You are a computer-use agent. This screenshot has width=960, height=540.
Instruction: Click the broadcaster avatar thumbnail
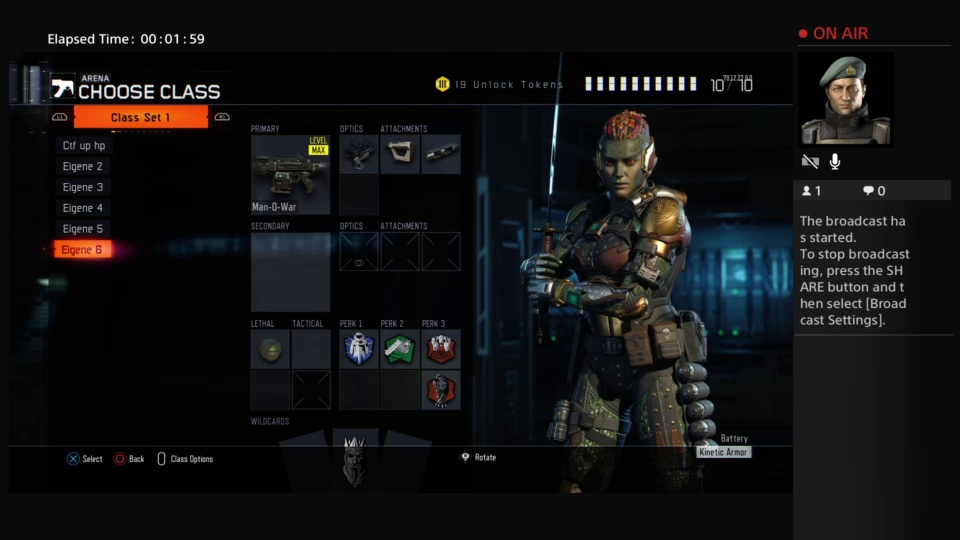click(x=845, y=99)
